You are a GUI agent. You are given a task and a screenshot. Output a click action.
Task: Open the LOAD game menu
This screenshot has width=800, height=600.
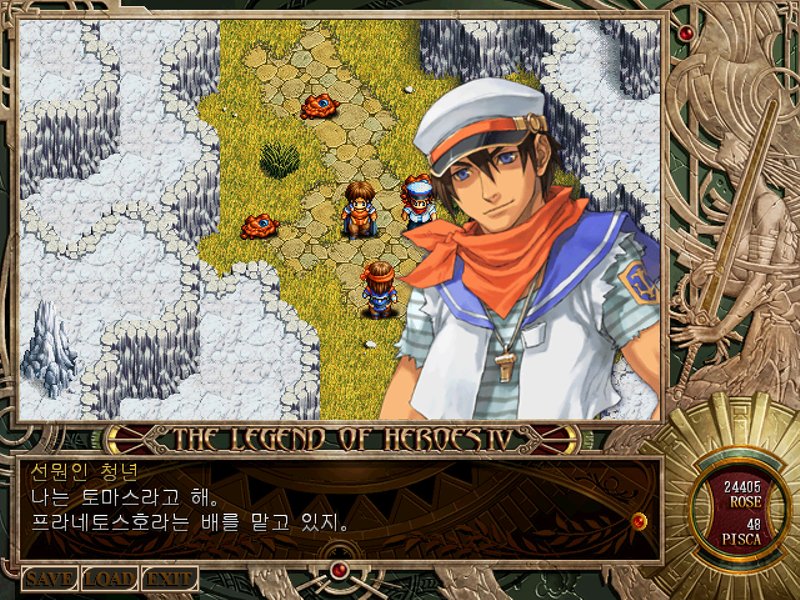(109, 578)
